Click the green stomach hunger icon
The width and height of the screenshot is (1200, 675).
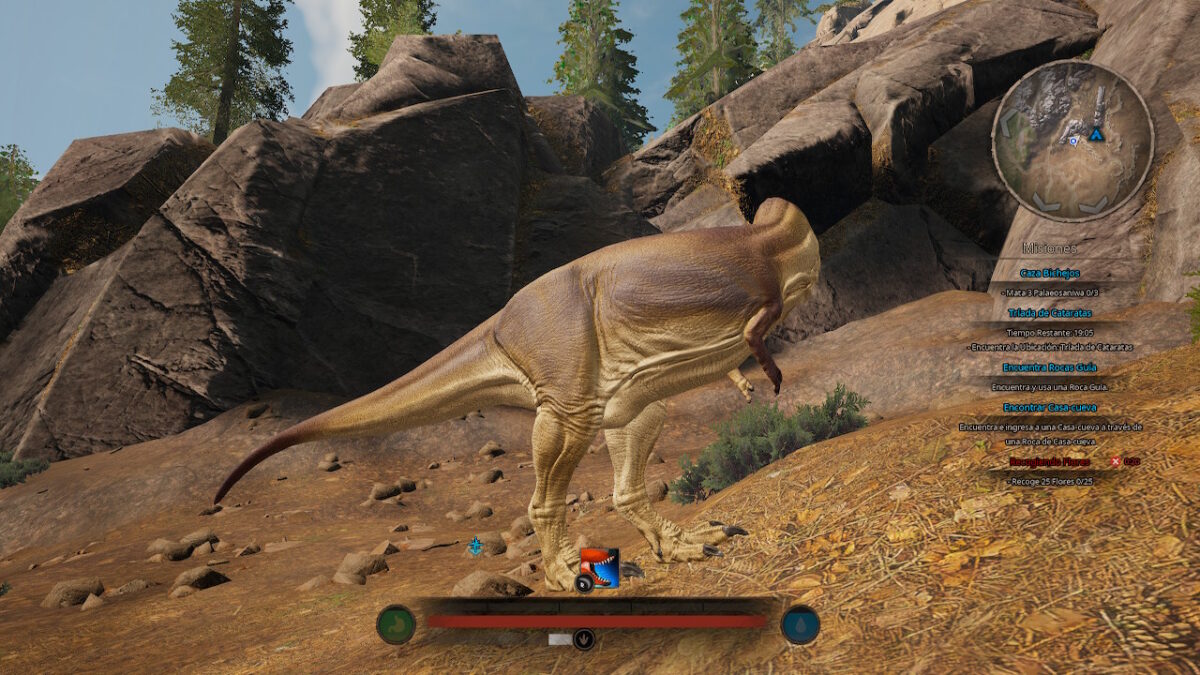point(396,625)
